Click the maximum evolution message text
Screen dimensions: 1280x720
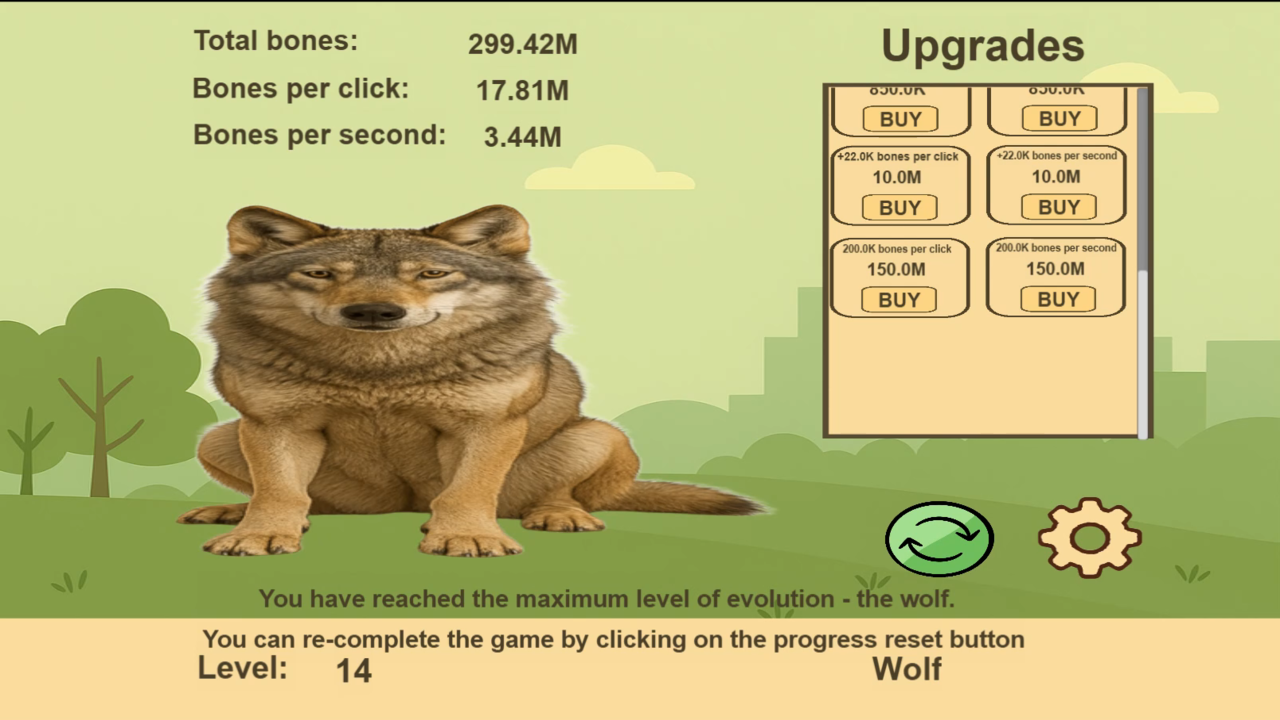(x=607, y=598)
